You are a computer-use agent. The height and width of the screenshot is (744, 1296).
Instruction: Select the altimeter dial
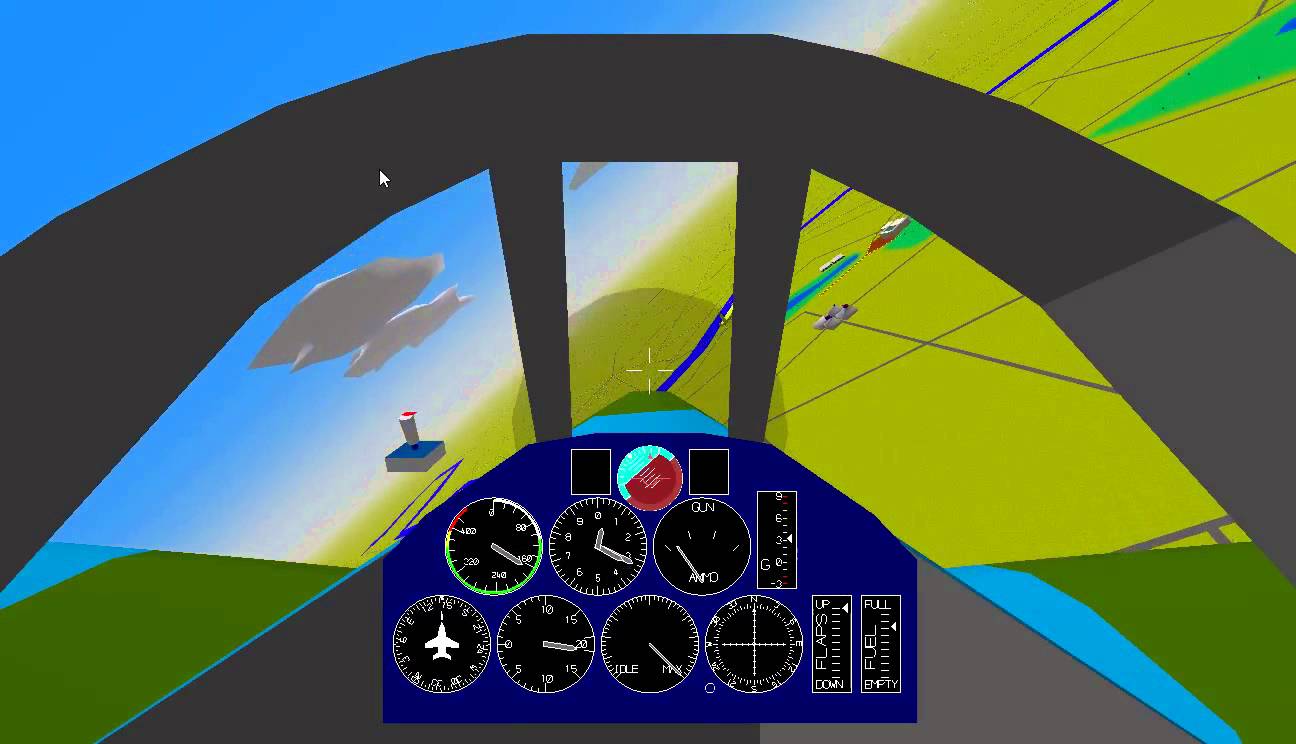point(597,545)
